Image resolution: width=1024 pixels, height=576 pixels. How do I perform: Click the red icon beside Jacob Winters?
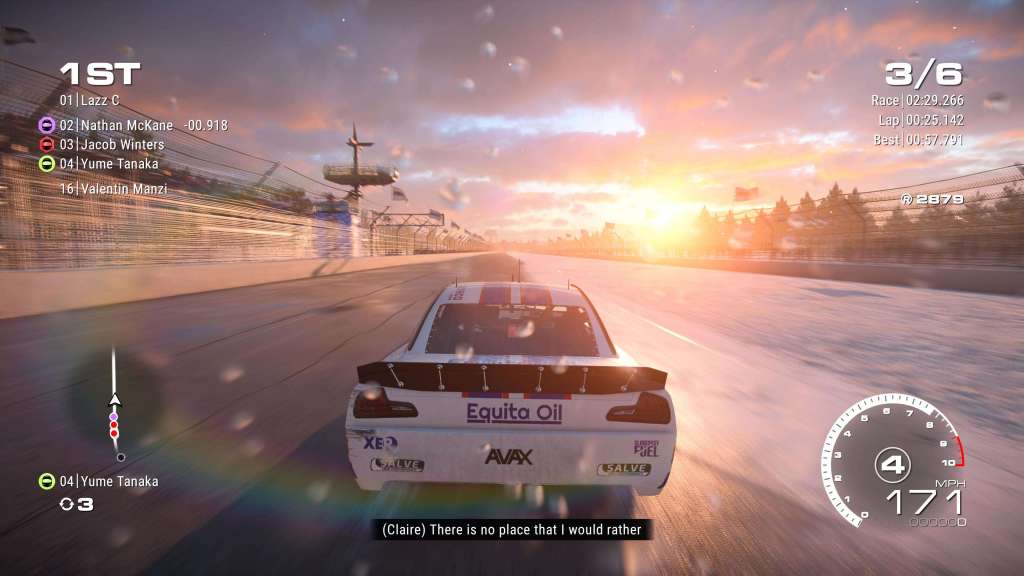[46, 144]
